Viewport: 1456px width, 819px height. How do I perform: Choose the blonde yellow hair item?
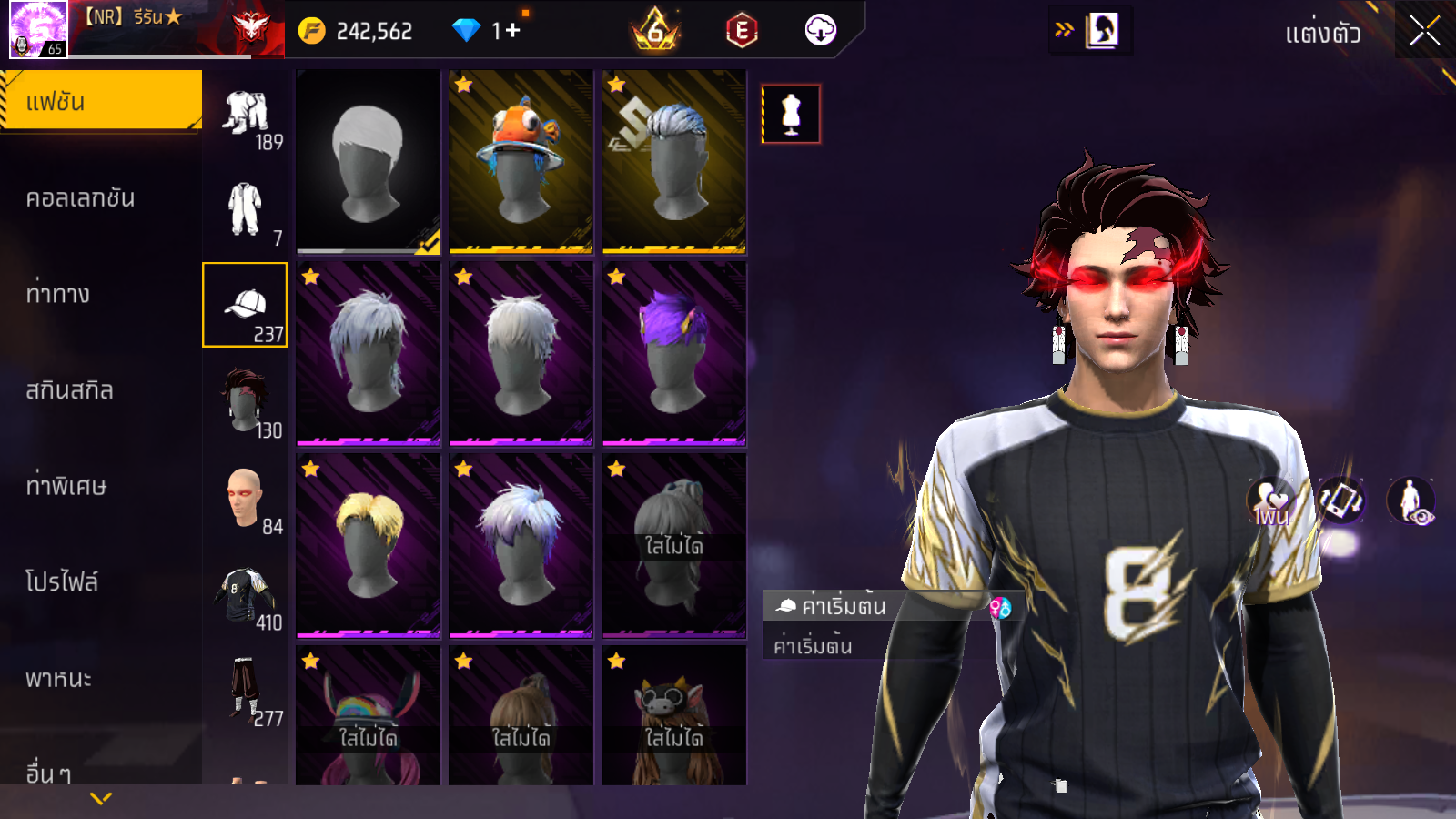point(368,545)
